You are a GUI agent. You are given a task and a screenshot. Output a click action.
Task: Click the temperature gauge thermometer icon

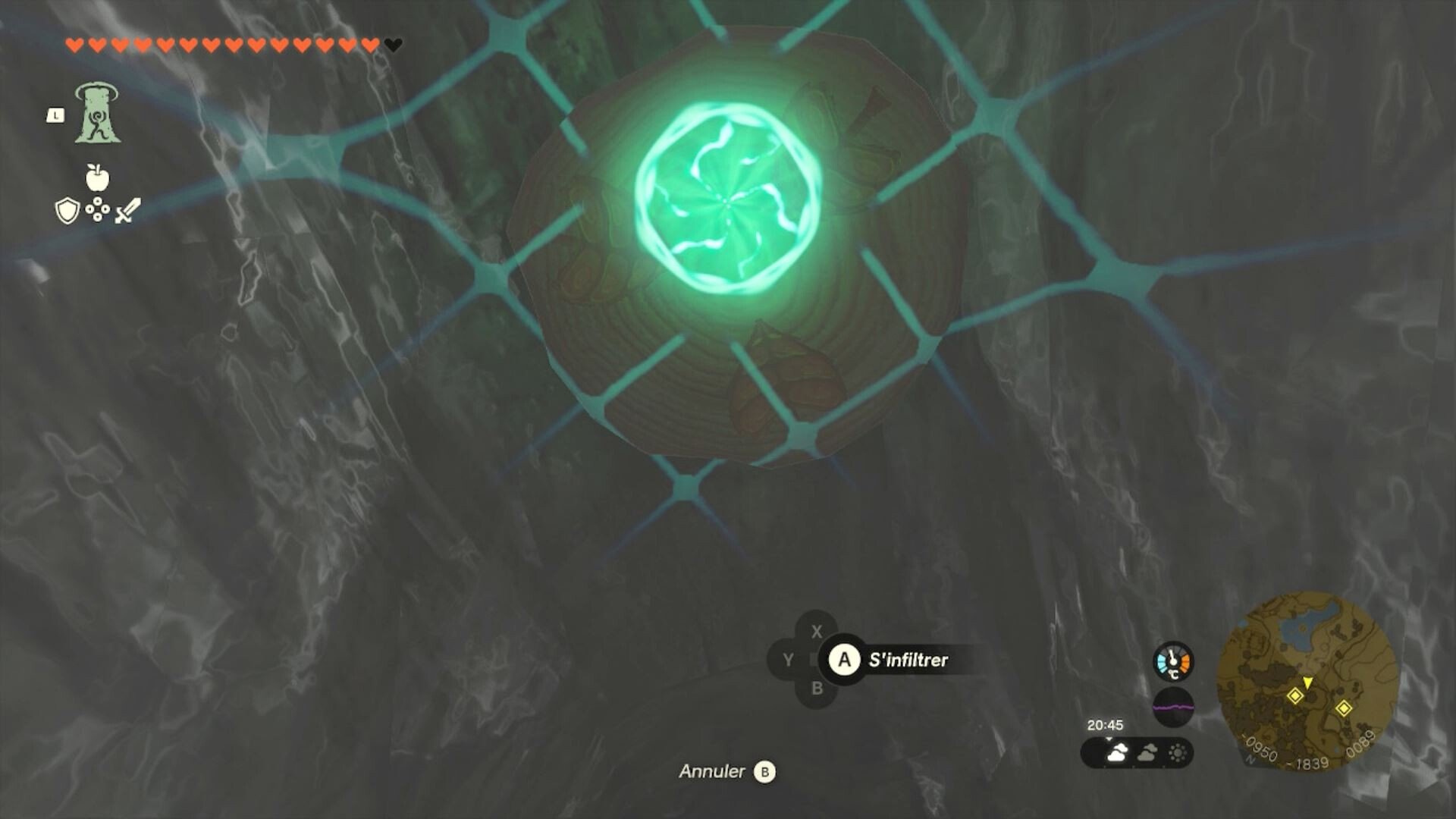pyautogui.click(x=1174, y=661)
